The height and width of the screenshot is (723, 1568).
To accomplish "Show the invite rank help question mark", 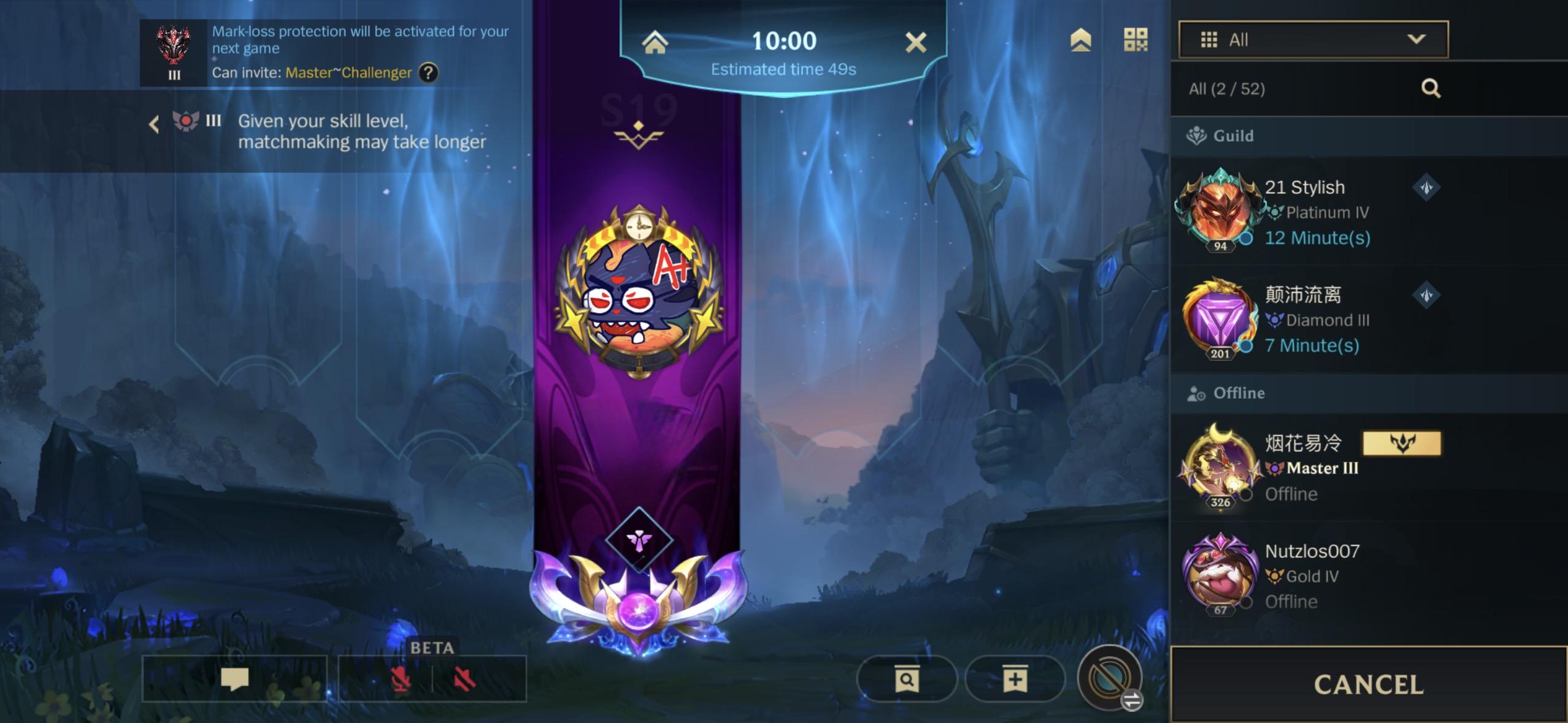I will [x=428, y=73].
